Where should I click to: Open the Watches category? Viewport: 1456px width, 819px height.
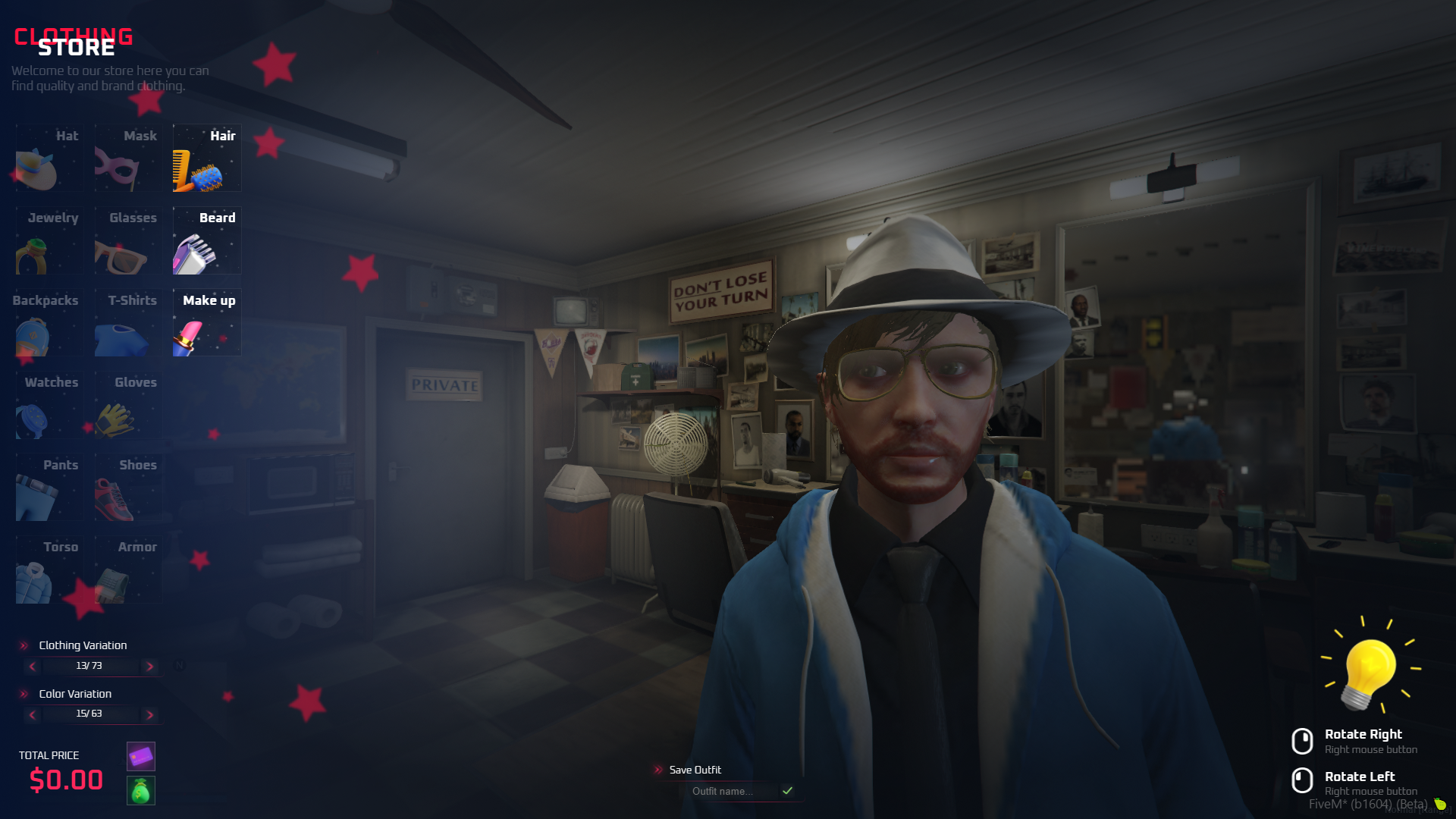pos(50,406)
